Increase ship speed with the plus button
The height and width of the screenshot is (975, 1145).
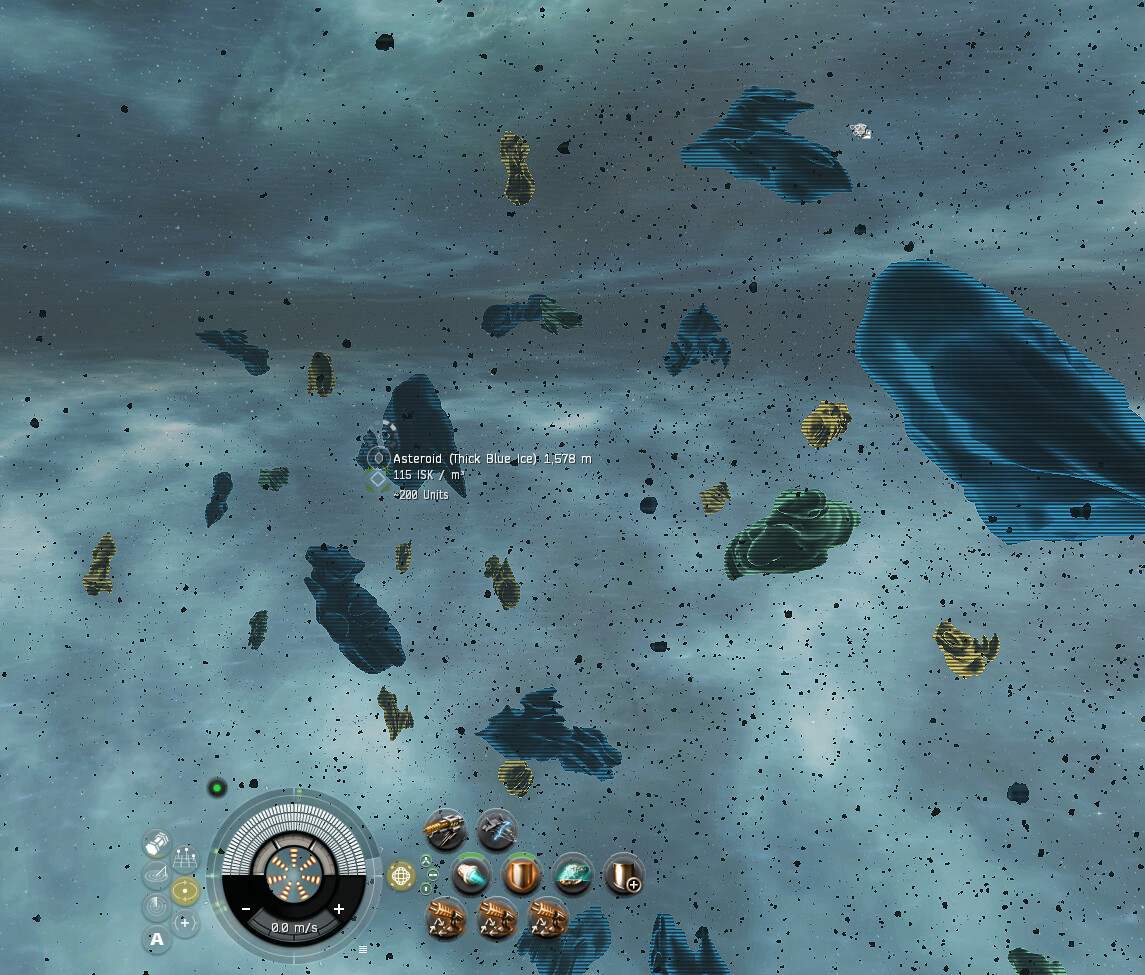tap(339, 909)
